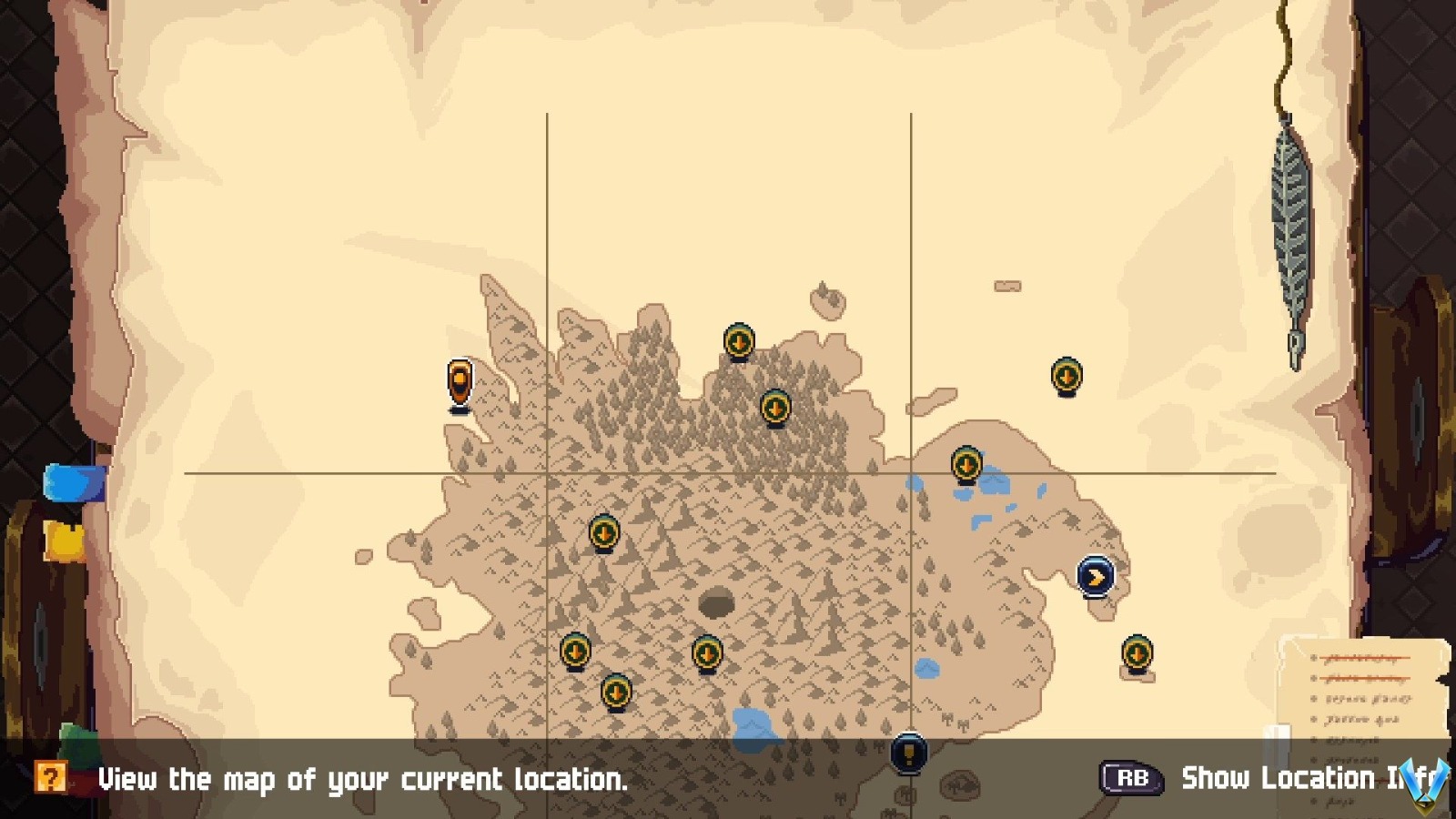
Task: Click the lone descend marker in the northeast desert
Action: point(1068,375)
